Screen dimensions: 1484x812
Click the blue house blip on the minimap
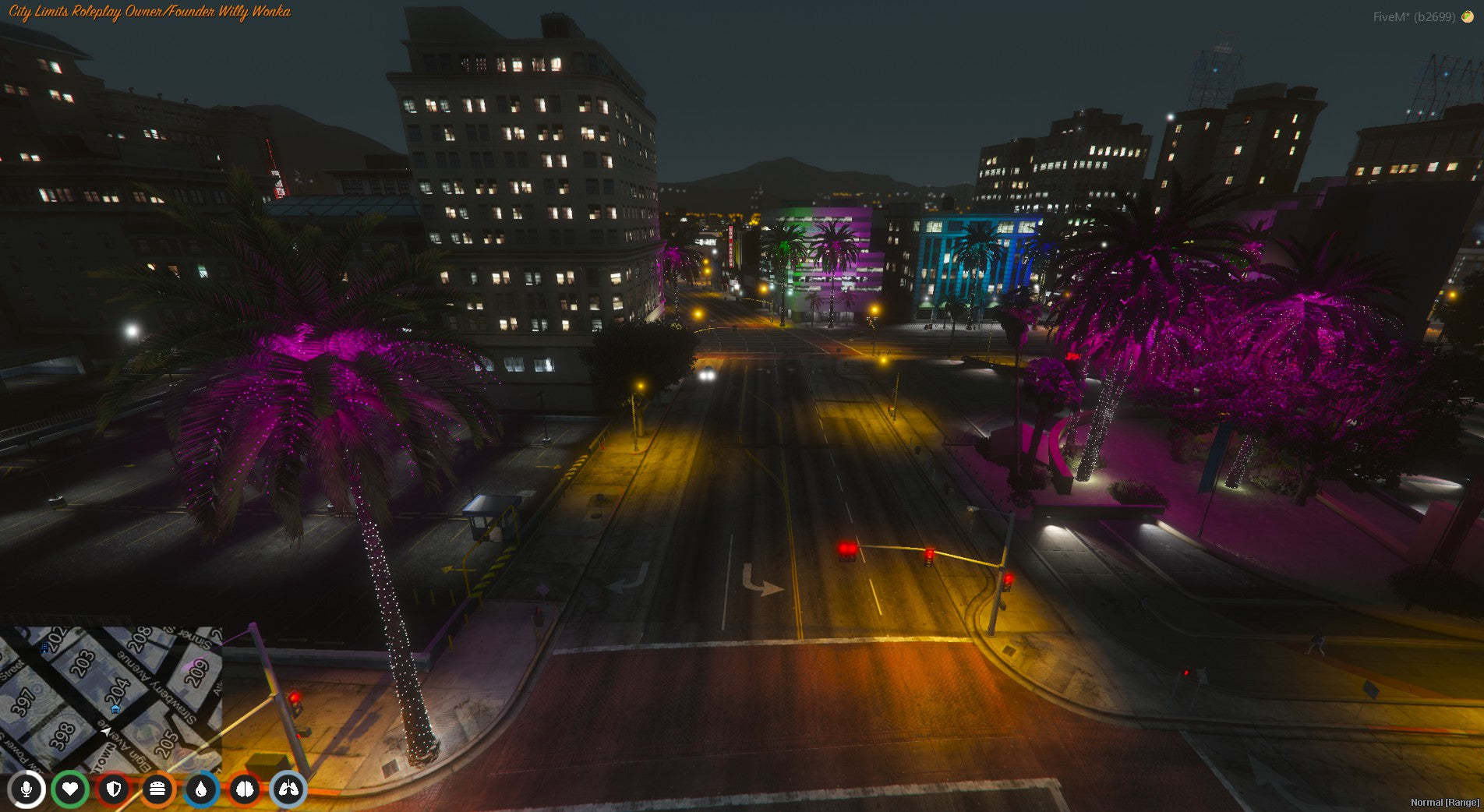pyautogui.click(x=115, y=708)
